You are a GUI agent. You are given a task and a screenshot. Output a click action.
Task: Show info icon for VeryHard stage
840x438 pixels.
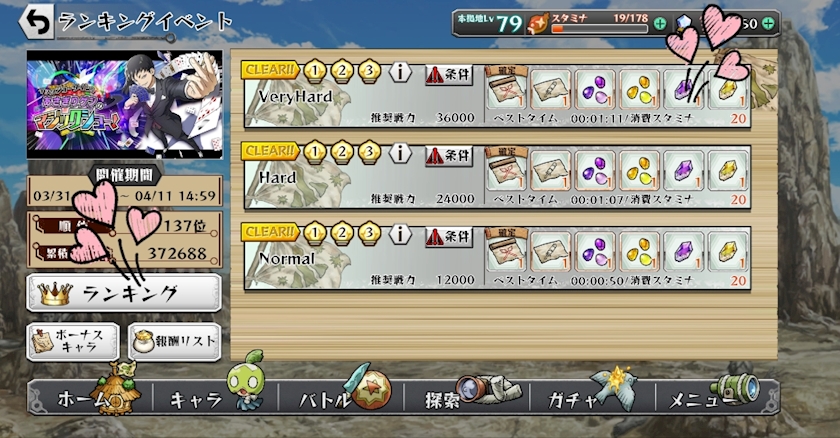[x=401, y=72]
